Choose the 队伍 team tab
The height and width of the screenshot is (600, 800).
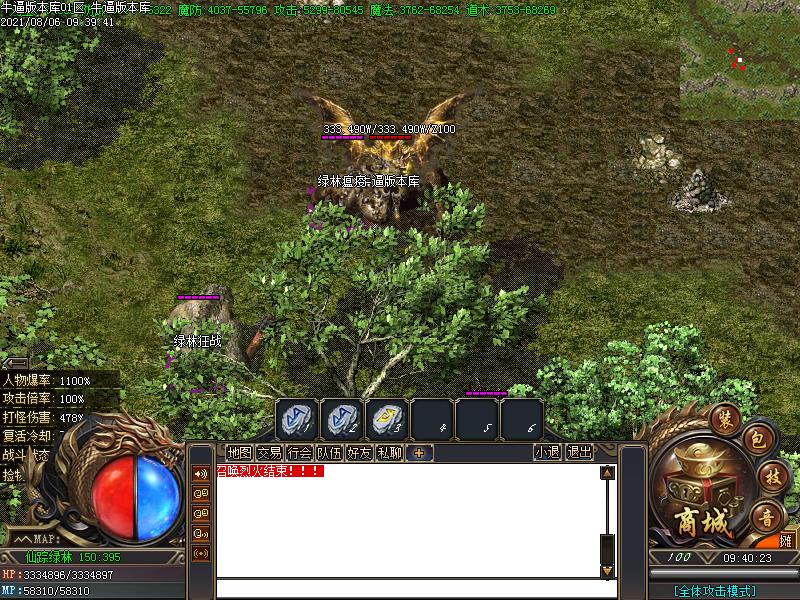tap(329, 452)
